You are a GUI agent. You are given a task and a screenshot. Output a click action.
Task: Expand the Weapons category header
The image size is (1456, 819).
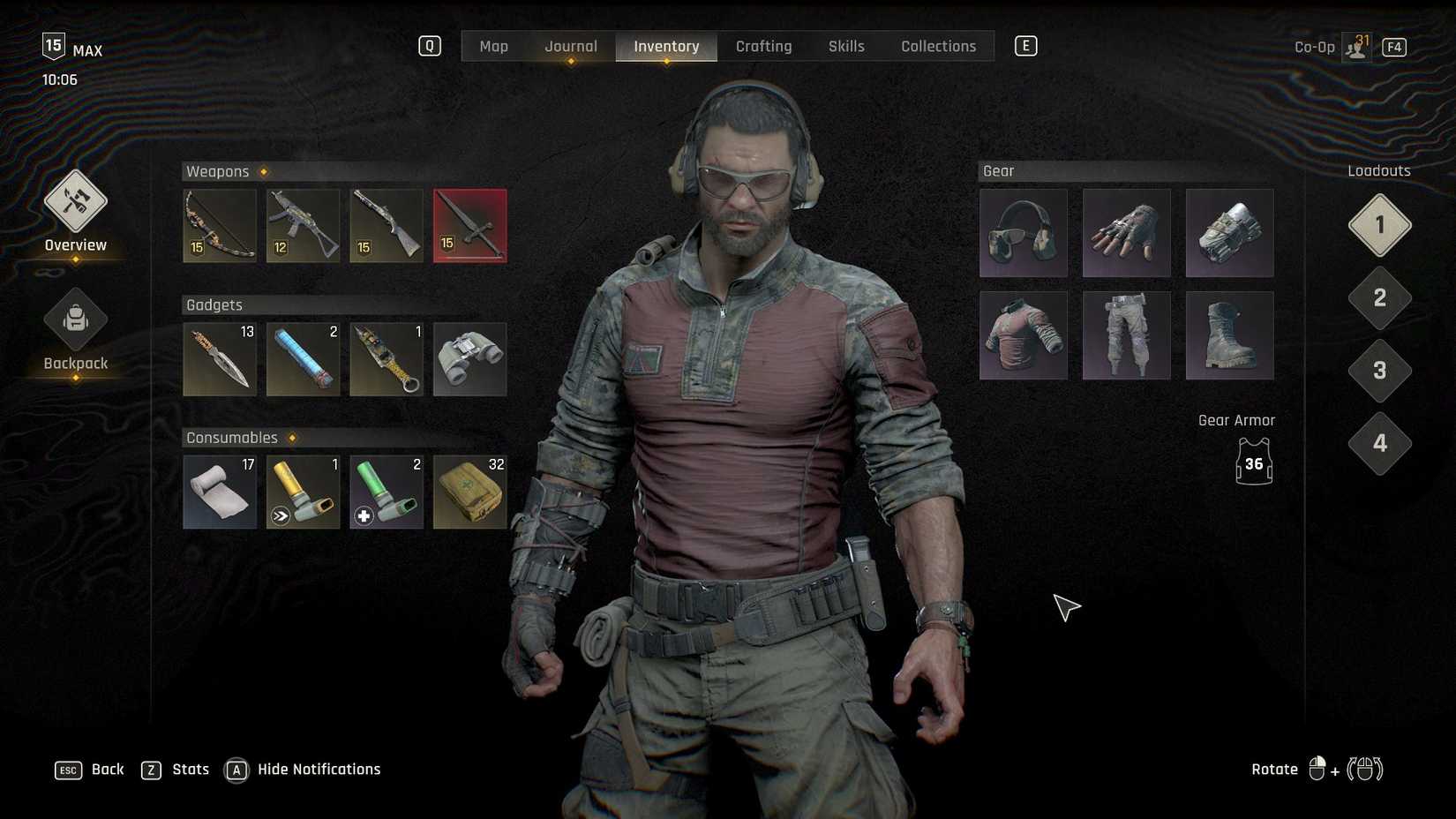tap(217, 171)
